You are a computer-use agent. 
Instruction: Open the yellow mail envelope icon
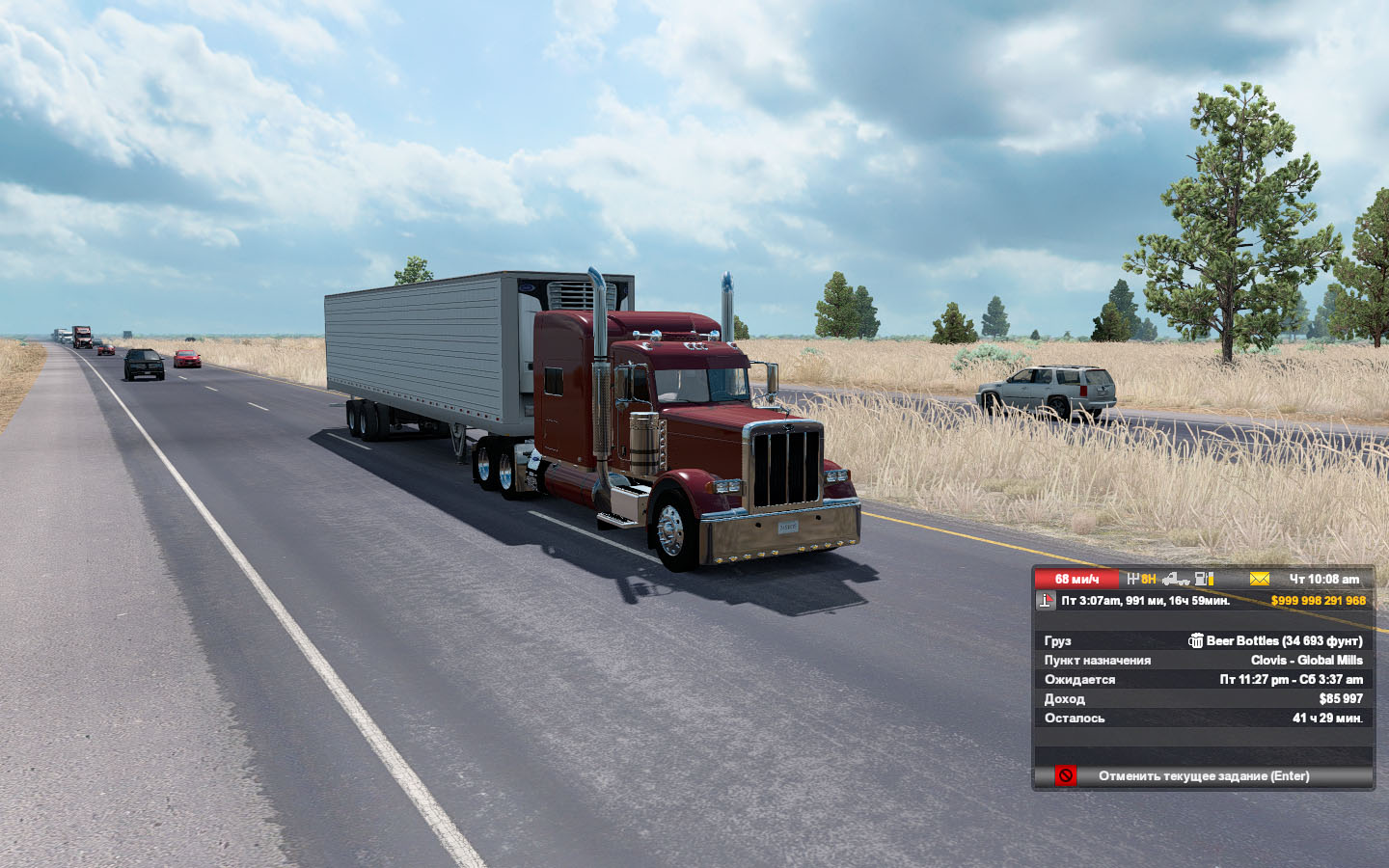pyautogui.click(x=1259, y=579)
